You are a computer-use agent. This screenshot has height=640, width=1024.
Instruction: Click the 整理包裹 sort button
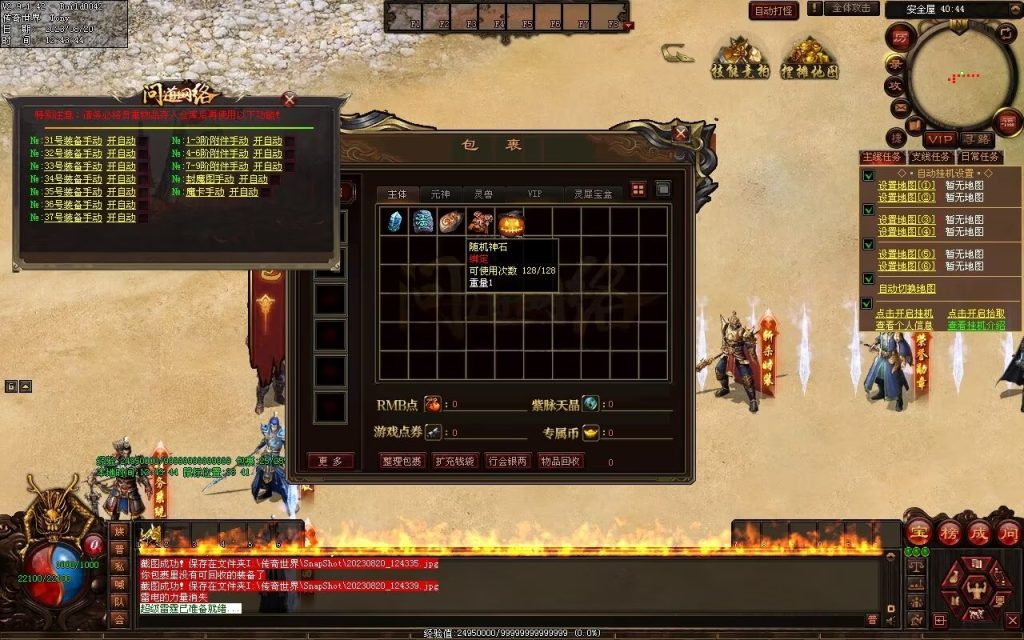[403, 461]
